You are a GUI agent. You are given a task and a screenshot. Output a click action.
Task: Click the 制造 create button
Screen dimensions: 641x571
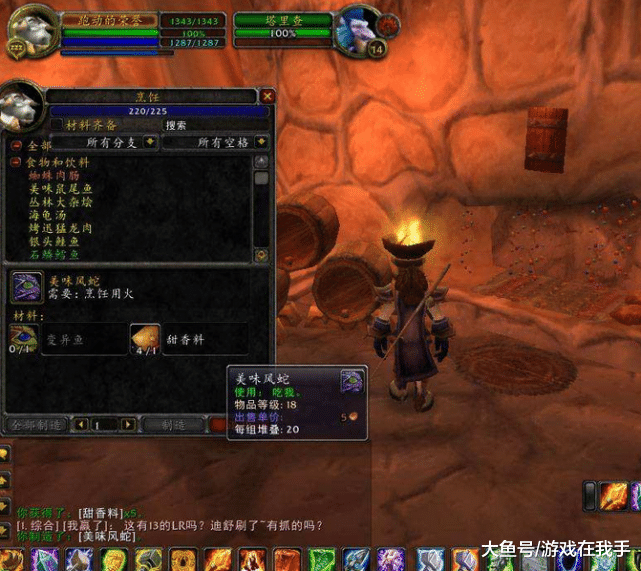point(172,425)
